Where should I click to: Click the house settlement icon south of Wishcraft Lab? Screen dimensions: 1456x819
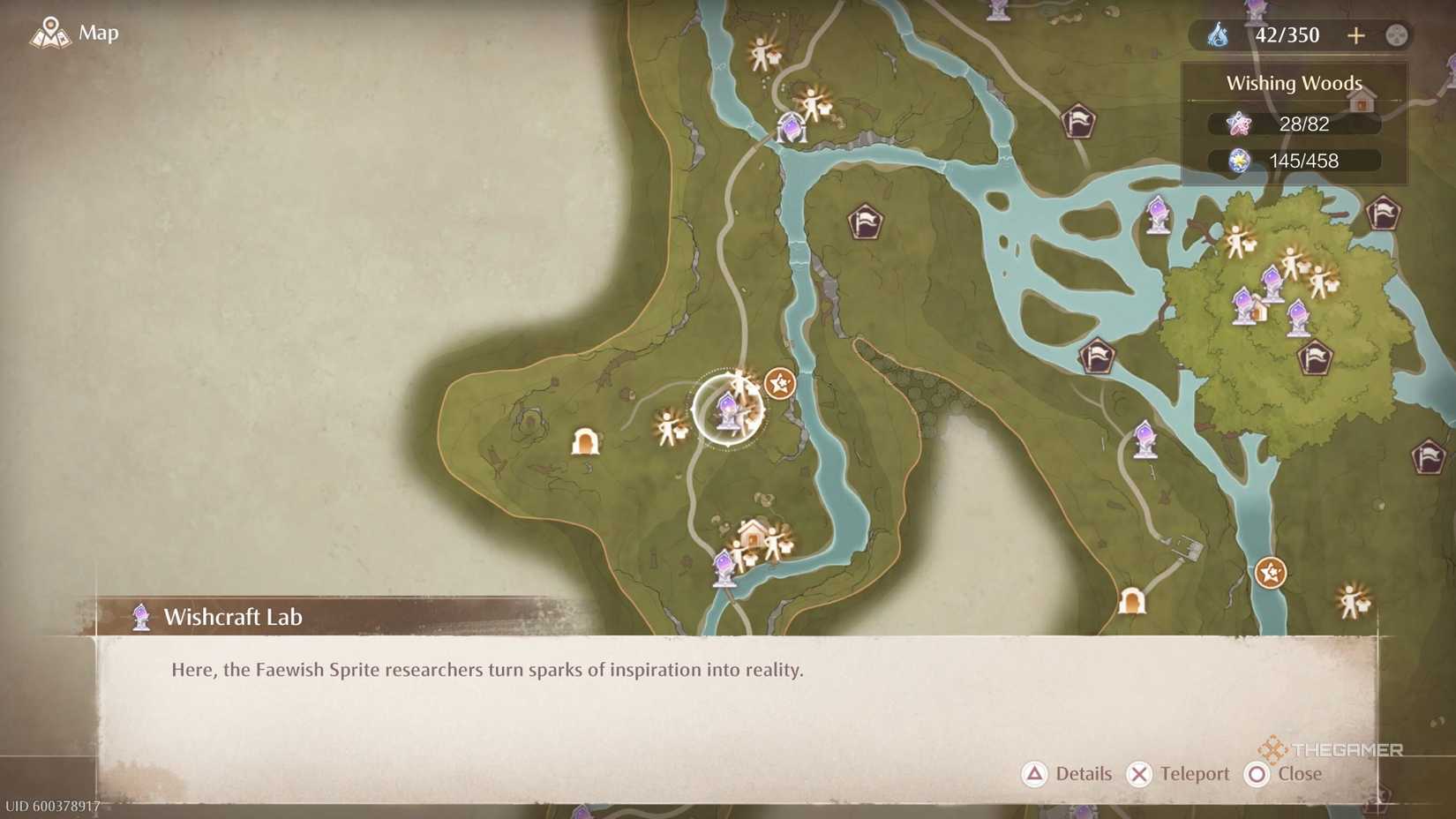point(754,531)
